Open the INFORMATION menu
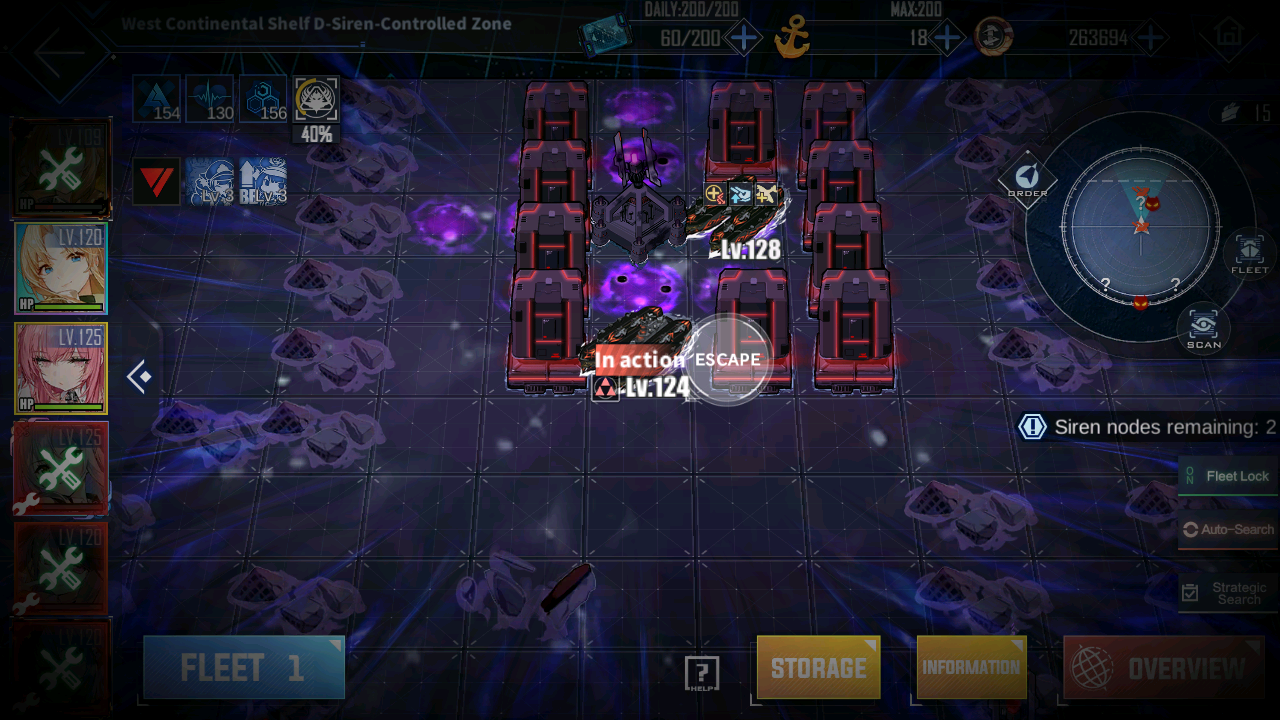 [970, 666]
